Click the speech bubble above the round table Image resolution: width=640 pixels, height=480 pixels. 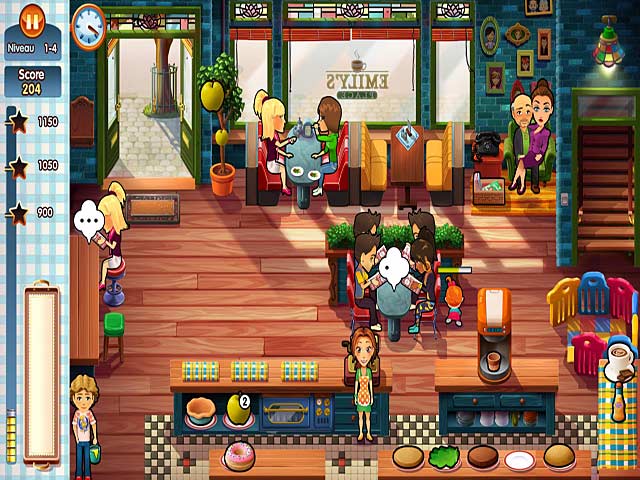(395, 264)
